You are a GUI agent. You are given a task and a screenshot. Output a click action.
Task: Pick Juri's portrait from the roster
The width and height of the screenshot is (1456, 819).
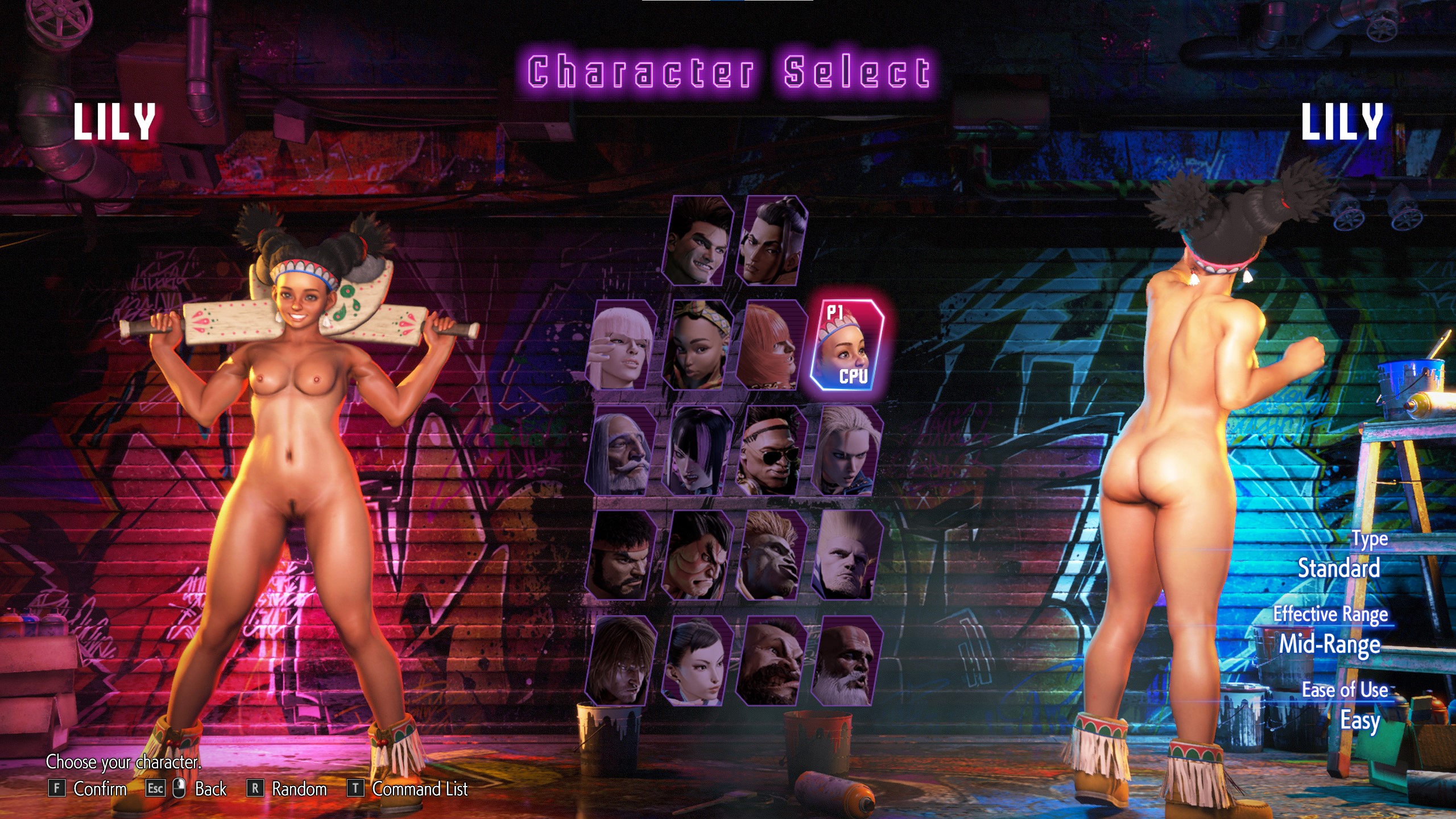(697, 450)
